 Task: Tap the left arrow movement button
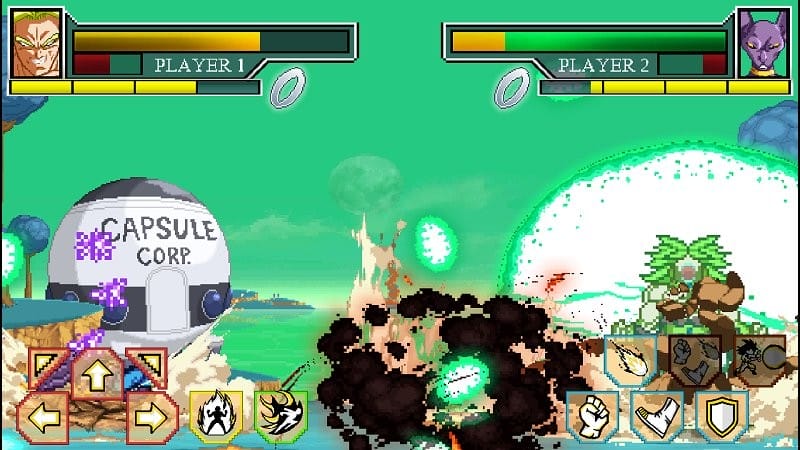(42, 416)
